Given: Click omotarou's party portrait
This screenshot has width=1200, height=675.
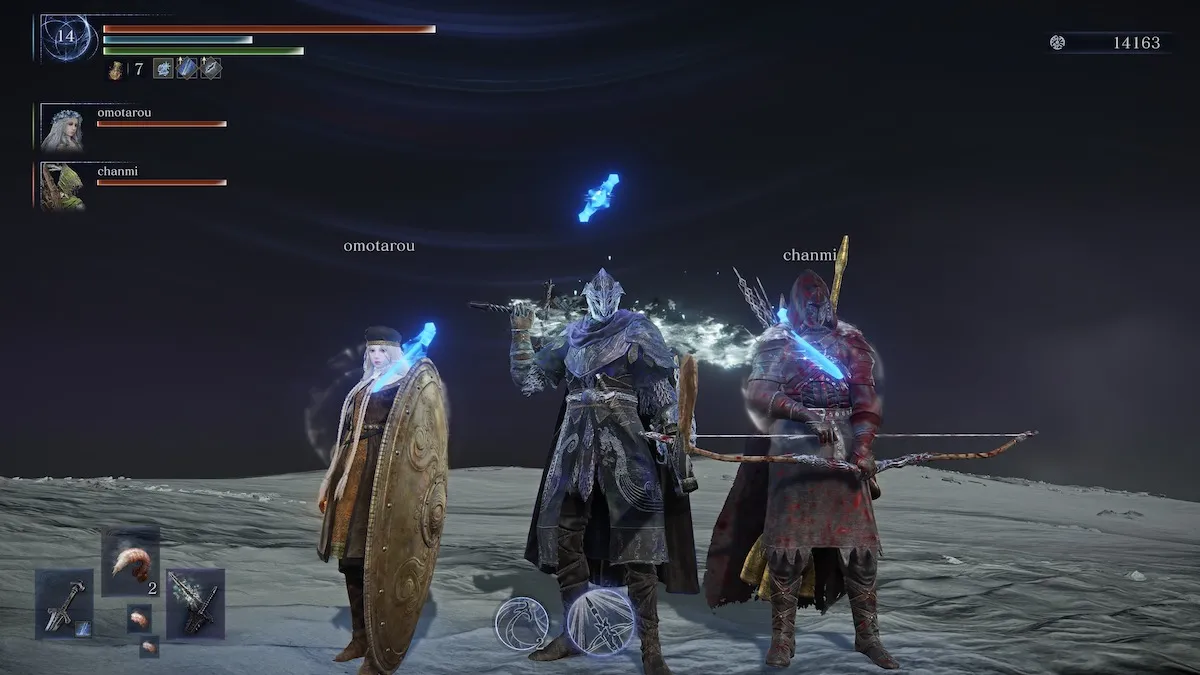Looking at the screenshot, I should pos(62,128).
